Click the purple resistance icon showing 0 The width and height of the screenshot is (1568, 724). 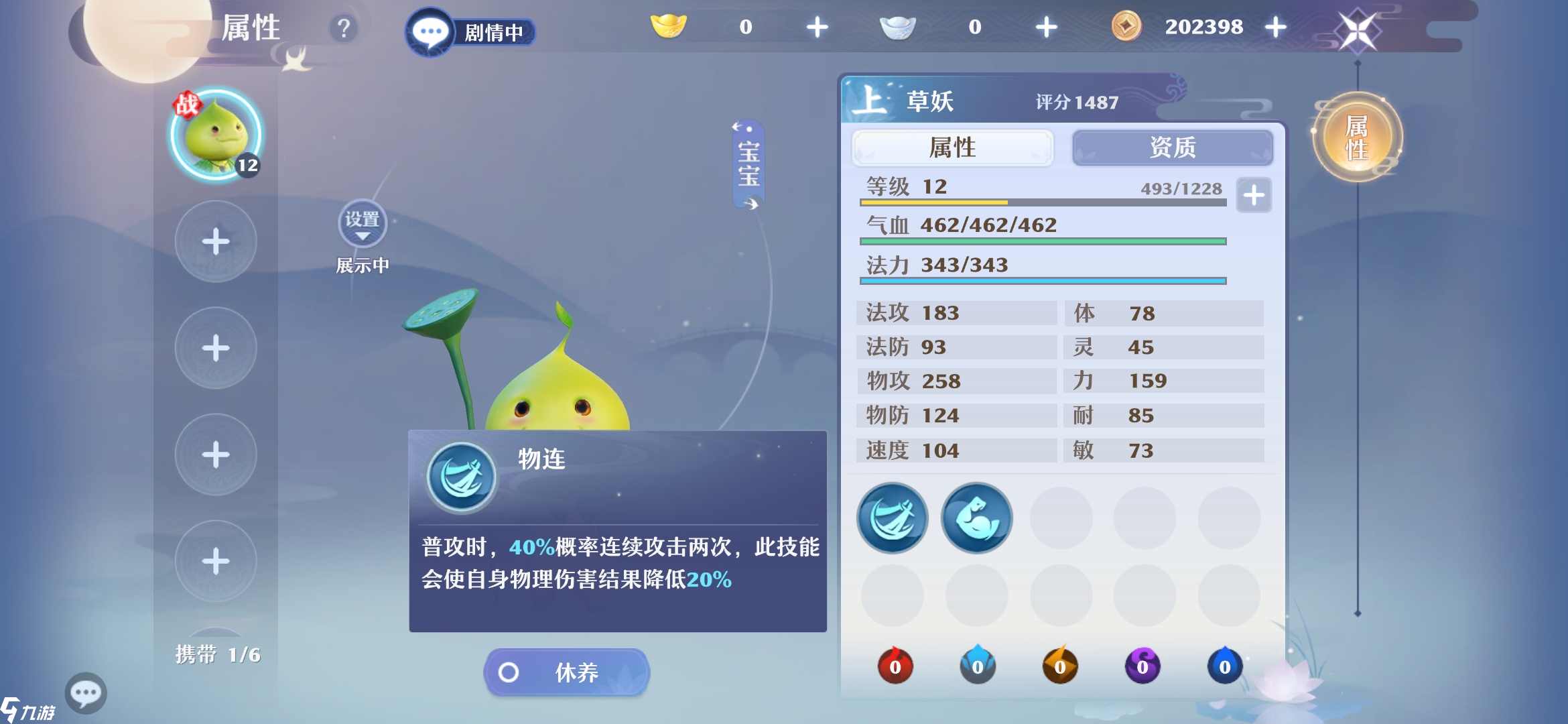1142,666
